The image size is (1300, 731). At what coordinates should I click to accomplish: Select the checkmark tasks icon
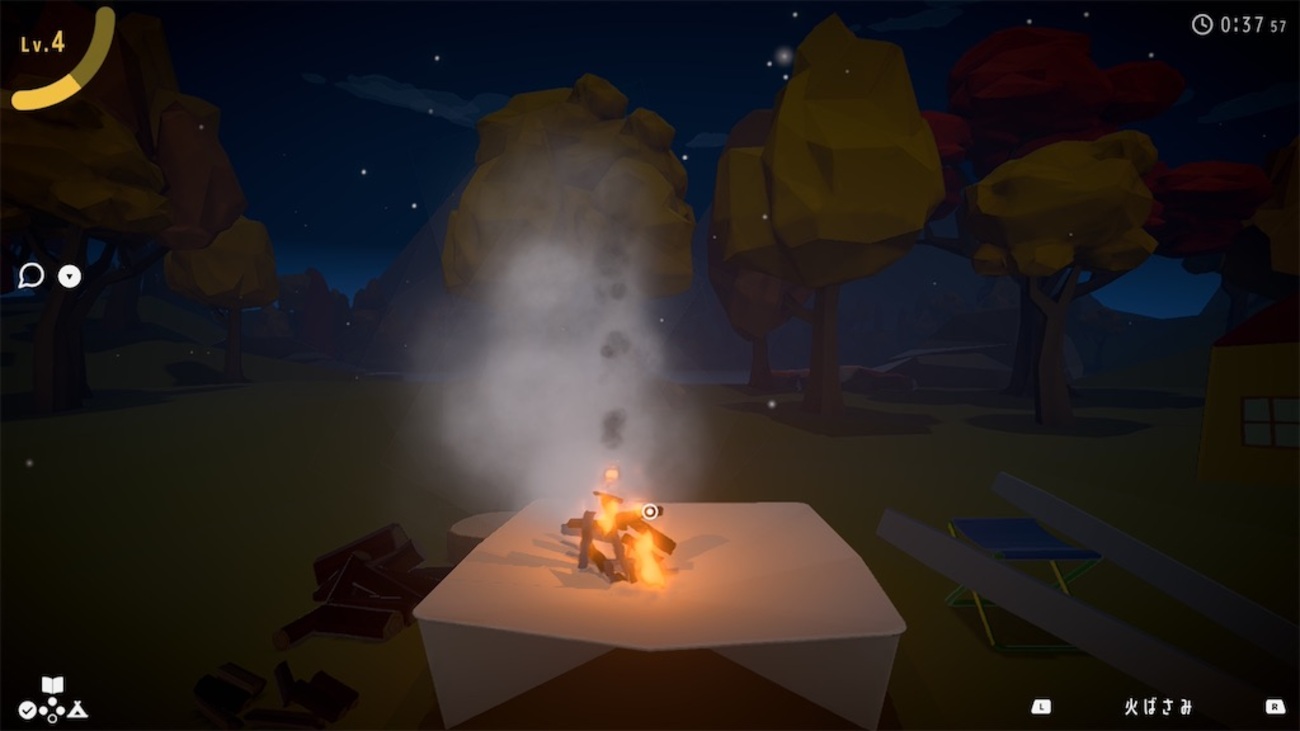[x=27, y=710]
